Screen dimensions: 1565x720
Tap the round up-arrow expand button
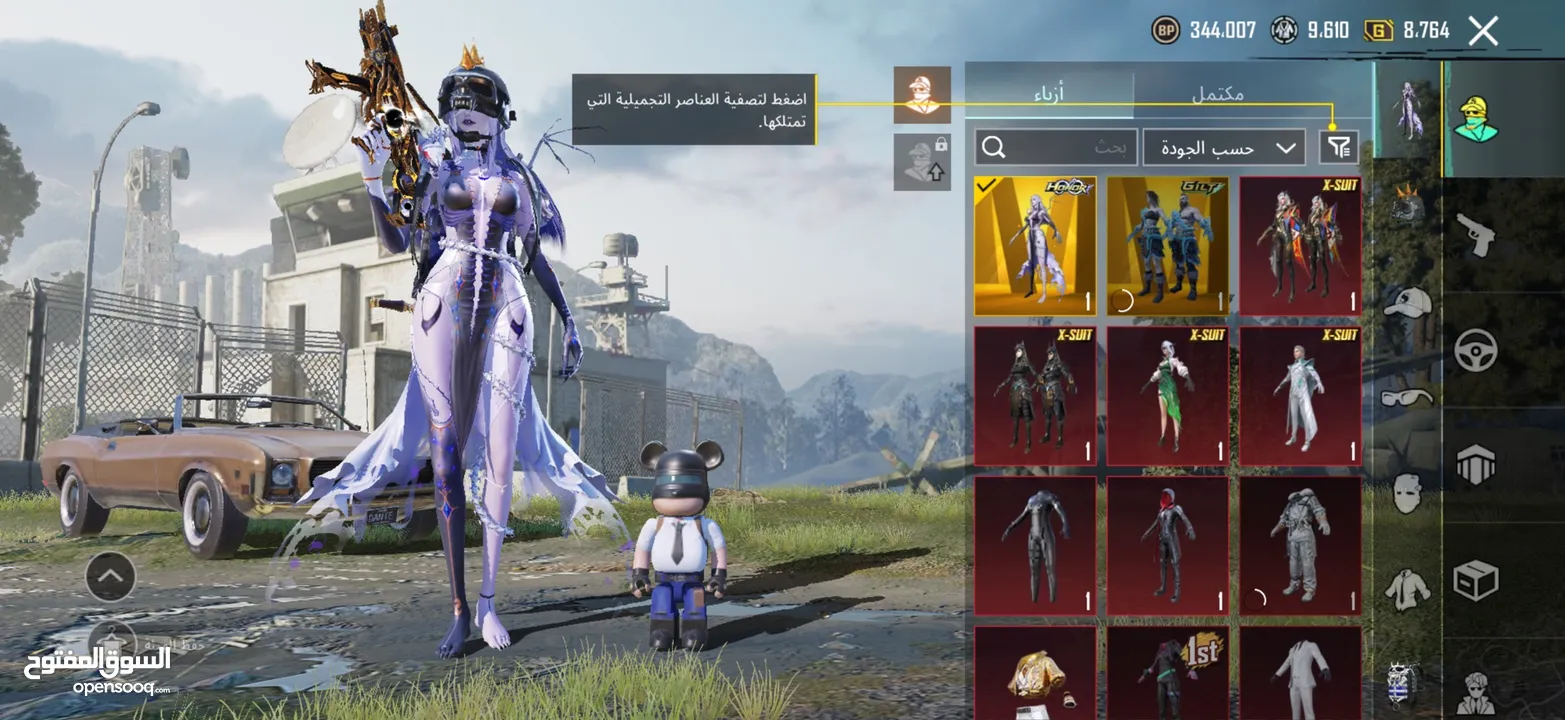tap(110, 576)
